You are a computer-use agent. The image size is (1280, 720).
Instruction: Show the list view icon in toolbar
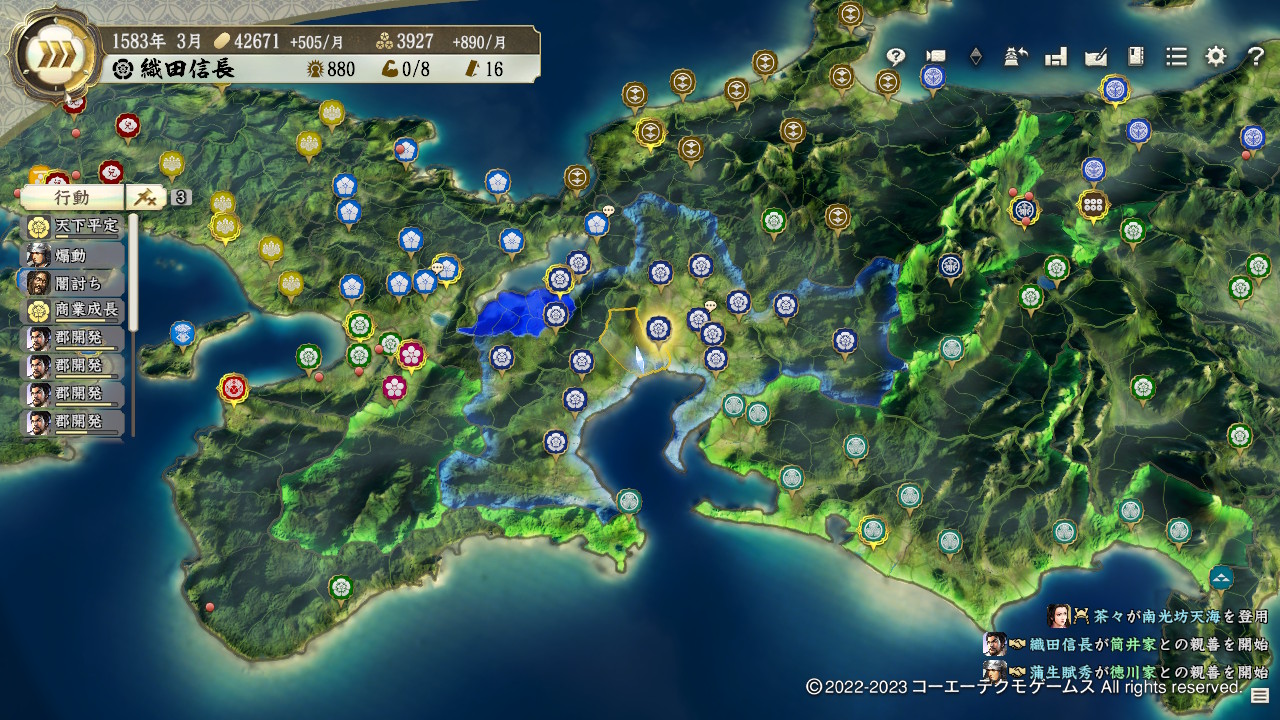point(1176,57)
